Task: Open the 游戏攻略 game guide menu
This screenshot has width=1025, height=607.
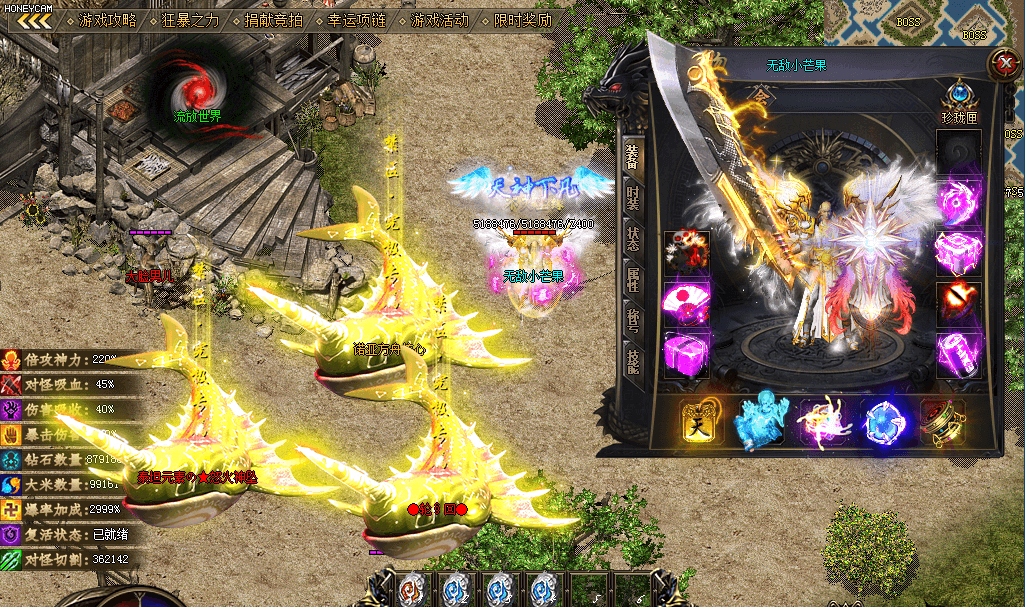Action: tap(108, 20)
